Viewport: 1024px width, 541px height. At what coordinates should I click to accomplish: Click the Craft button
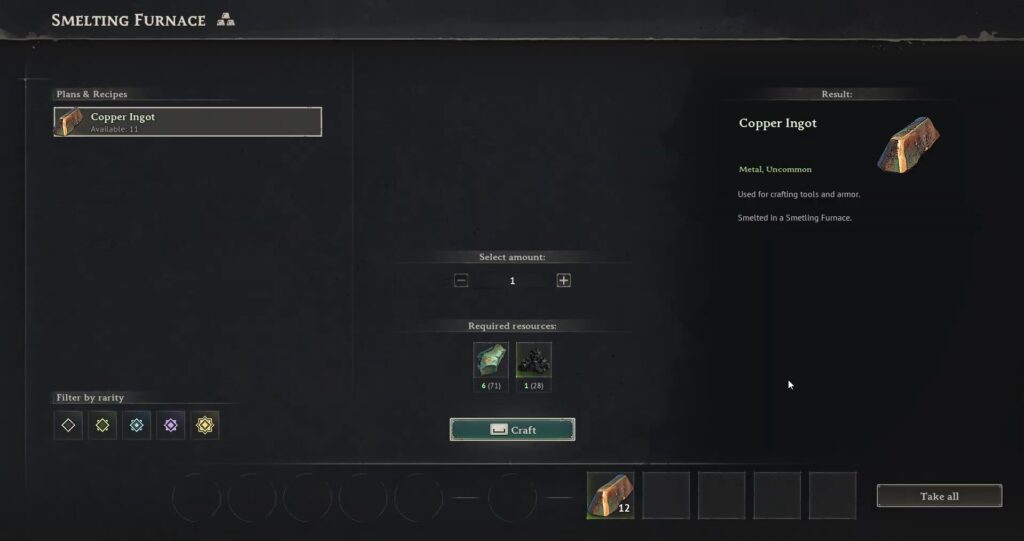coord(512,430)
